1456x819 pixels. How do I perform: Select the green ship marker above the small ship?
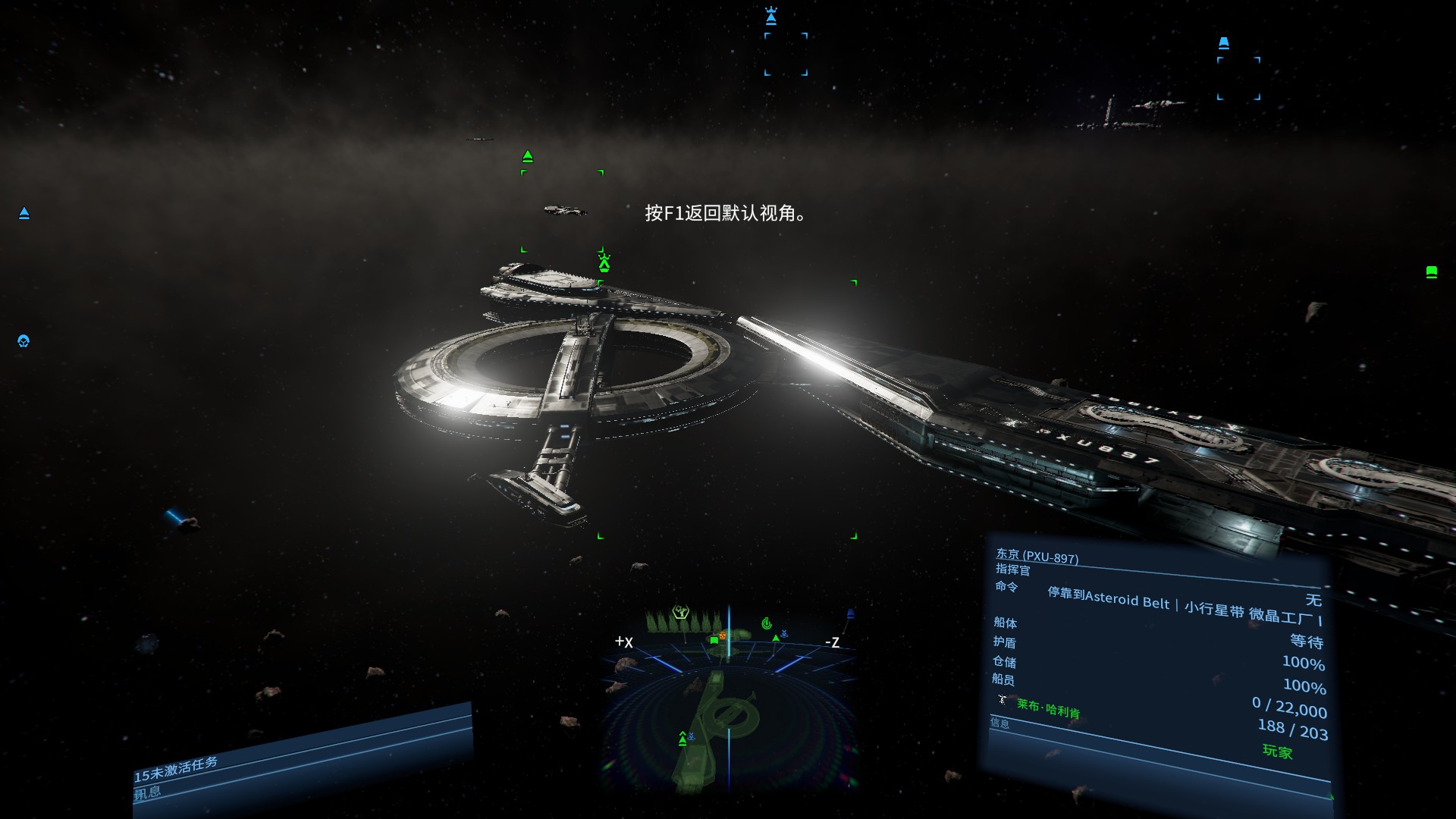click(x=528, y=157)
